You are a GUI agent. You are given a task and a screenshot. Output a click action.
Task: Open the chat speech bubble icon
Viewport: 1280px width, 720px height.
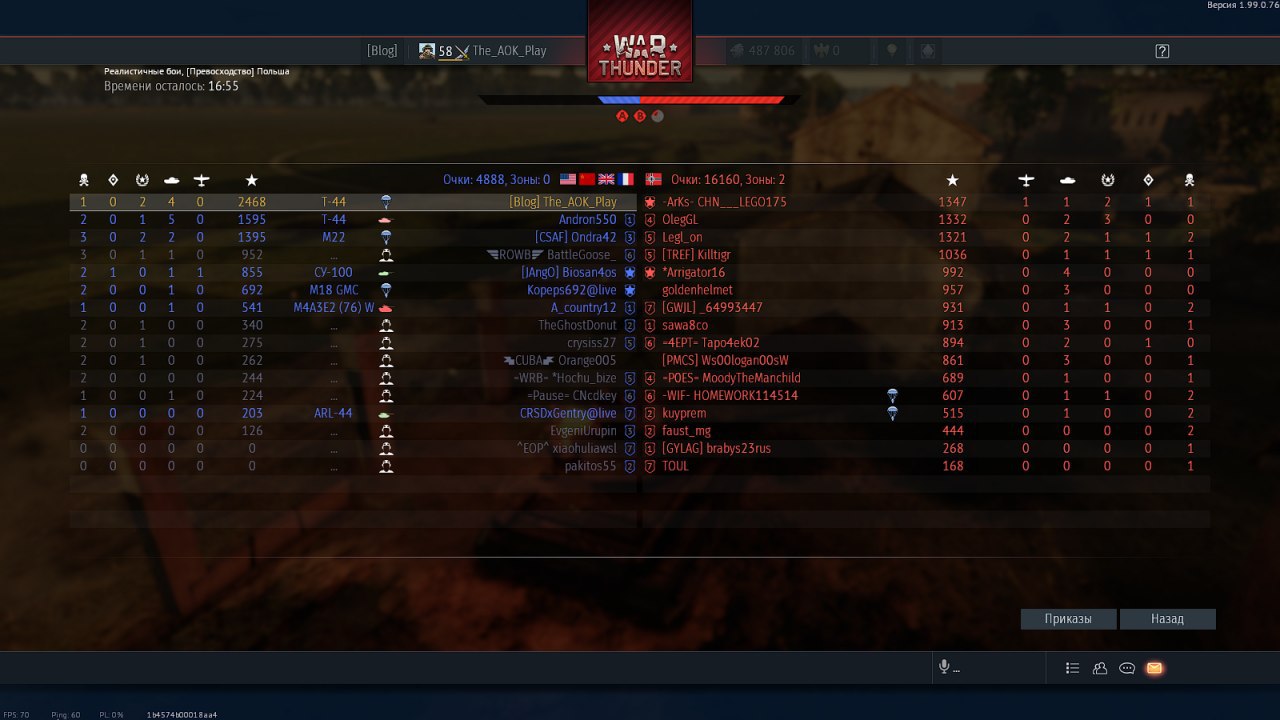coord(1127,668)
